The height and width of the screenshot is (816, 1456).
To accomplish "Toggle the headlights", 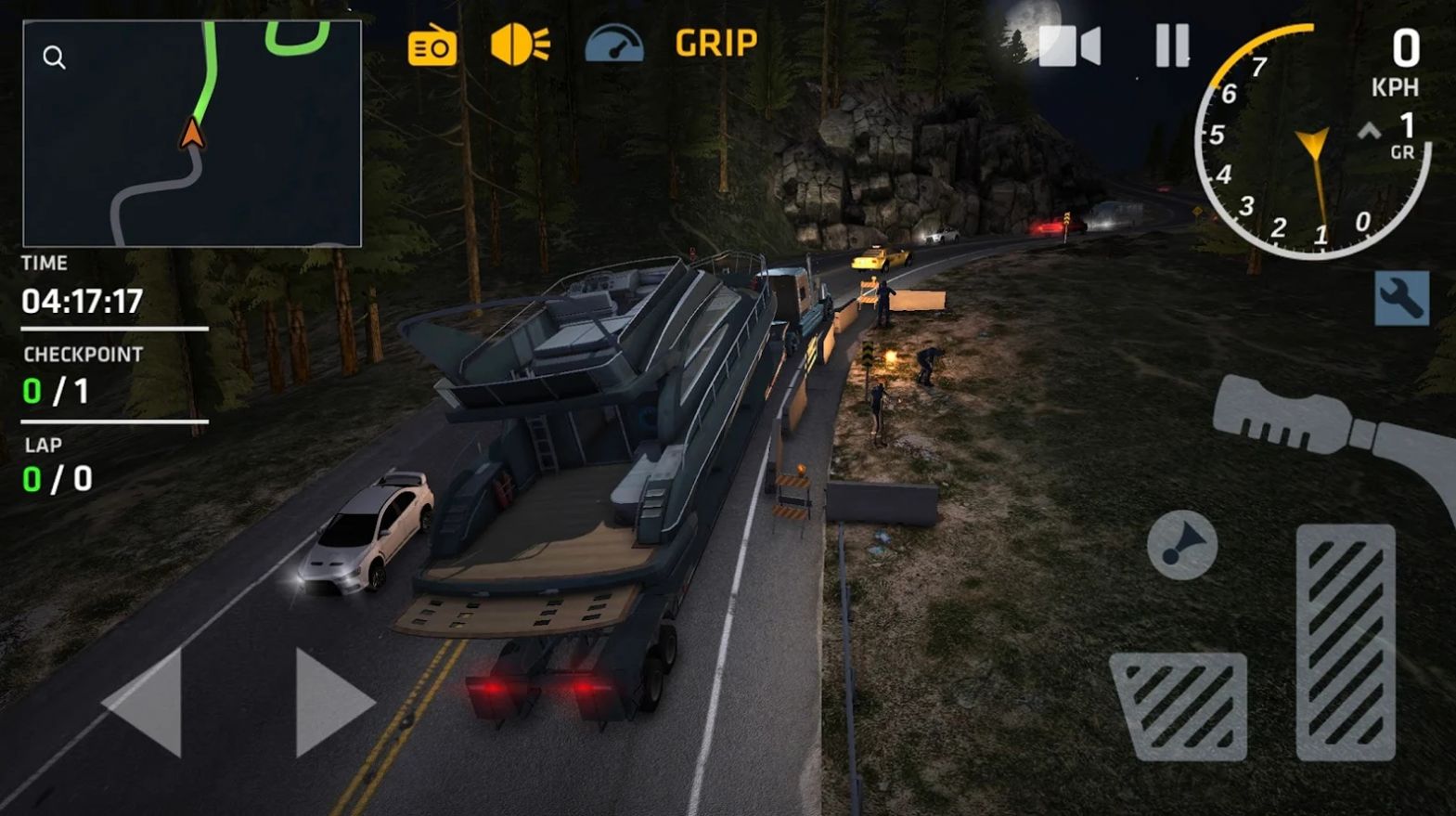I will 521,41.
